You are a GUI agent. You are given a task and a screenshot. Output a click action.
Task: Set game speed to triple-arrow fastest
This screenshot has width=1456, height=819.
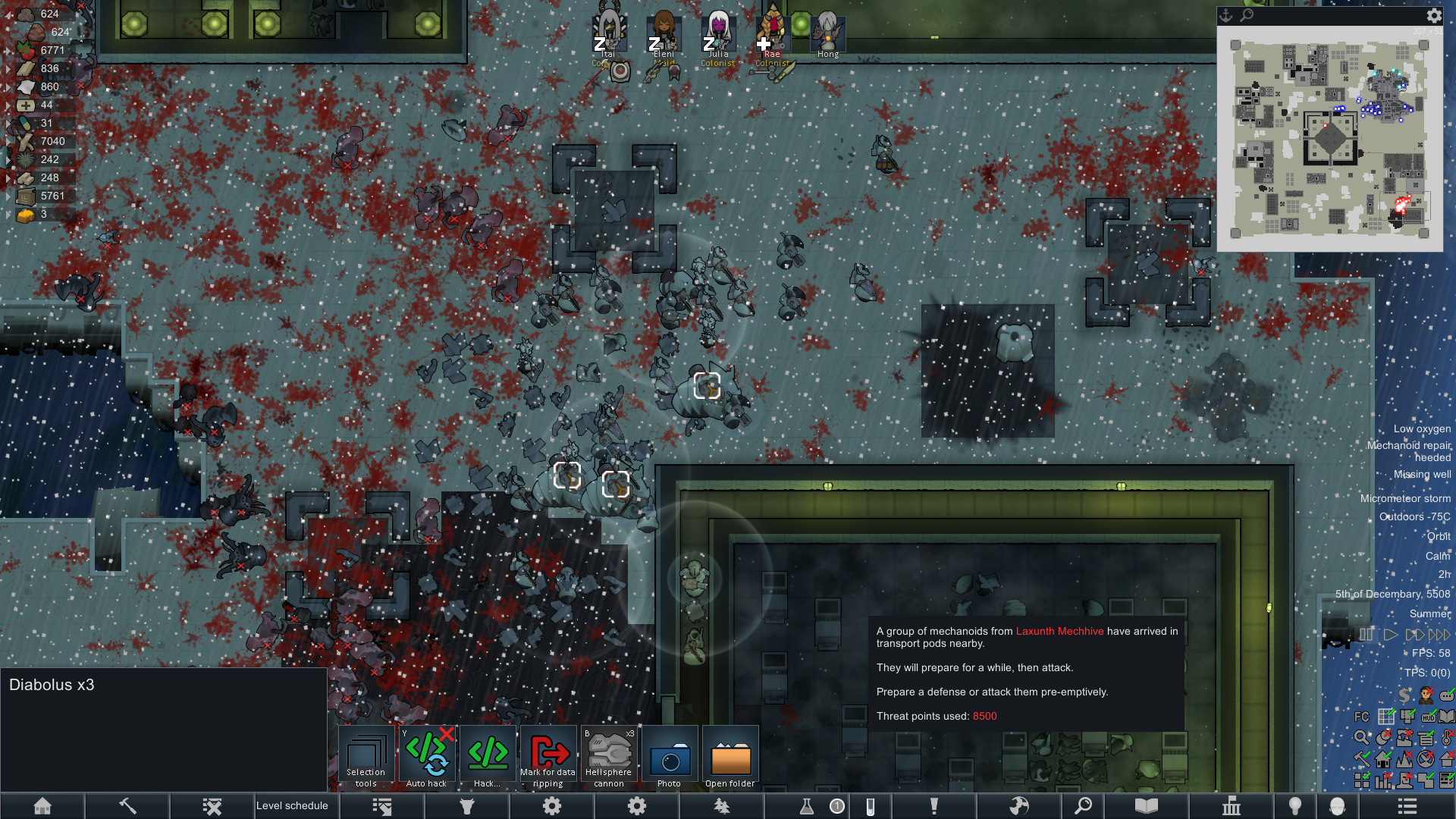point(1439,635)
